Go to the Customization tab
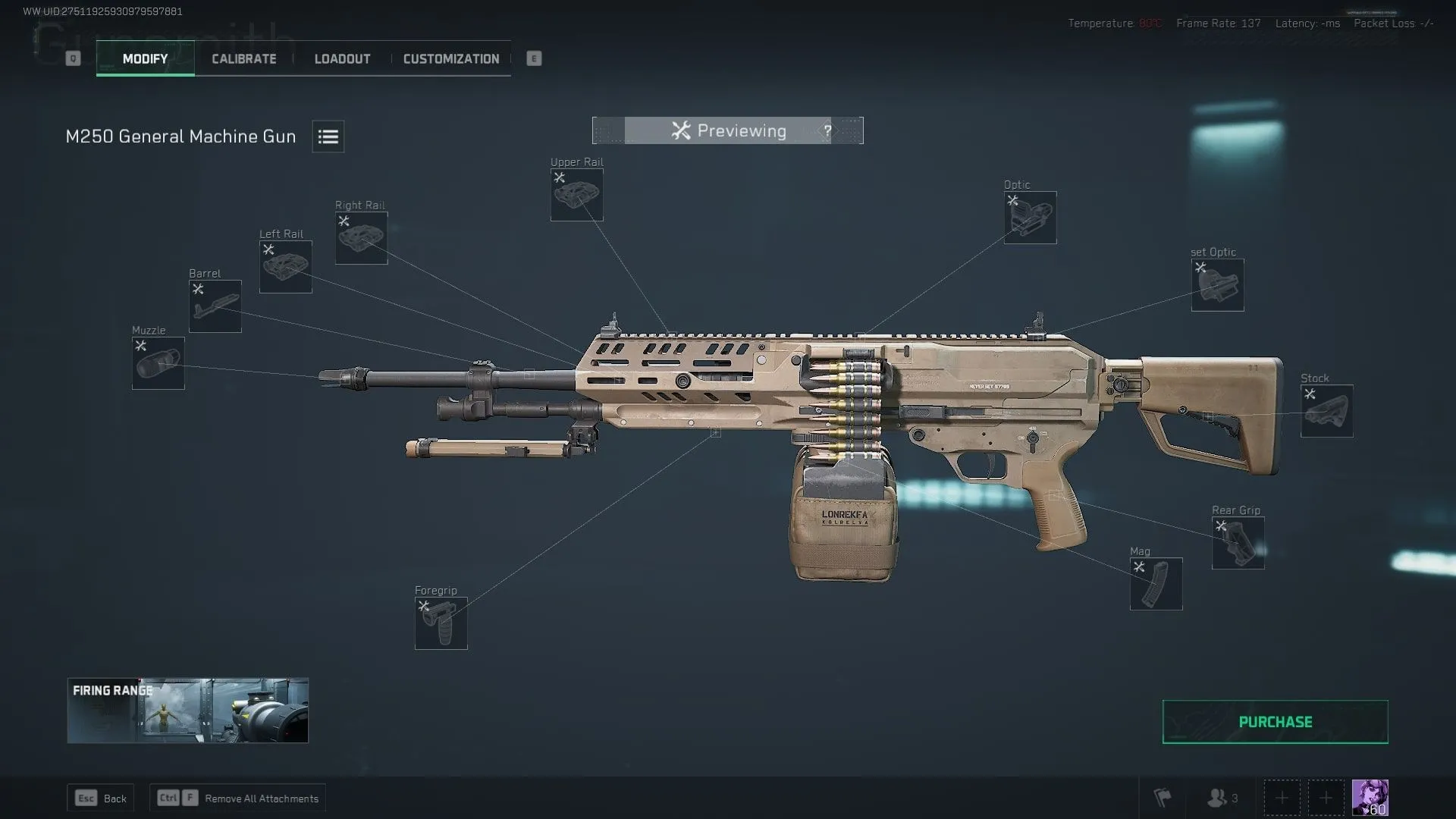Screen dimensions: 1456x819 [450, 59]
